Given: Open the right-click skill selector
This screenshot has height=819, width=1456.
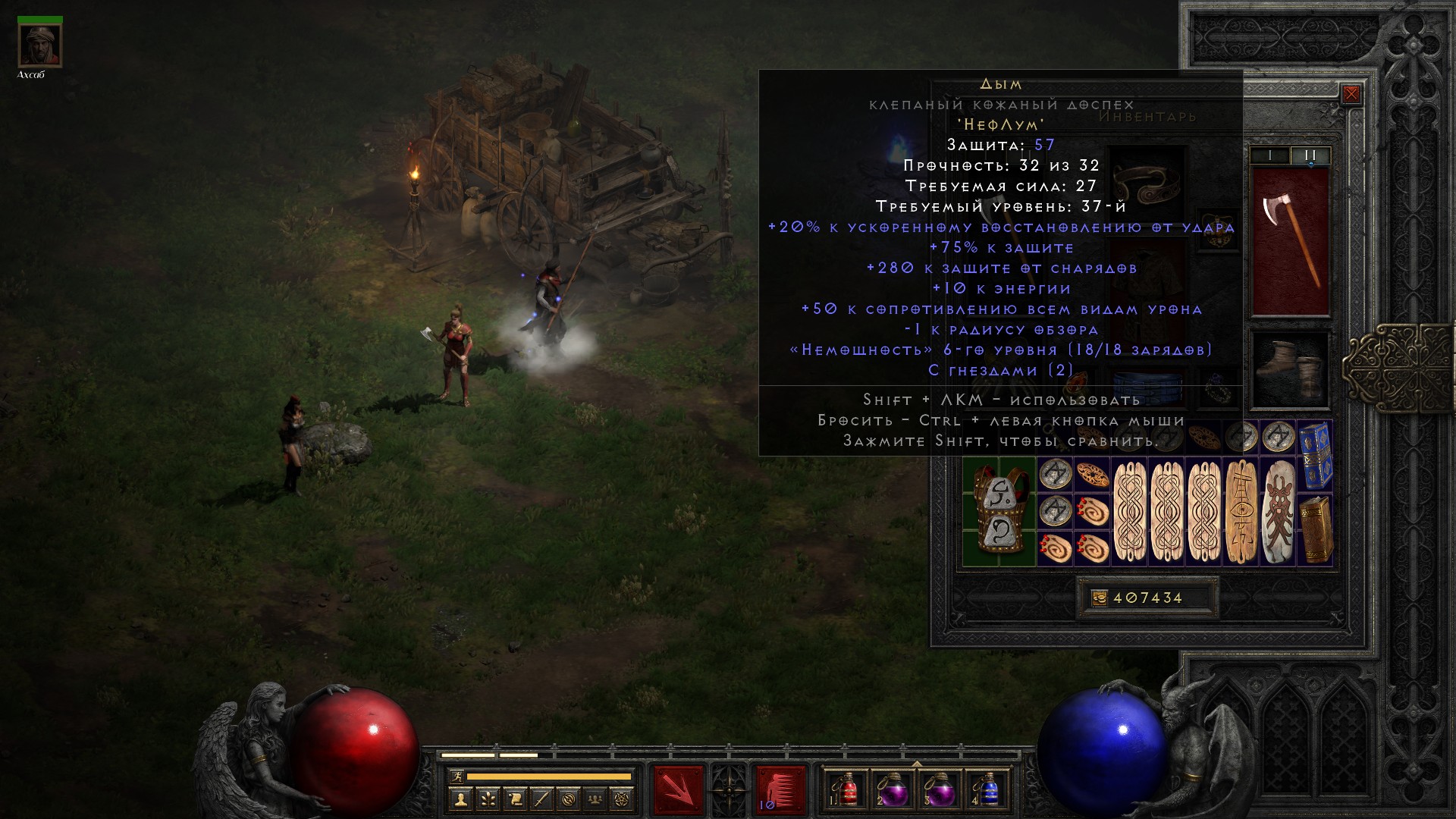Looking at the screenshot, I should tap(780, 790).
